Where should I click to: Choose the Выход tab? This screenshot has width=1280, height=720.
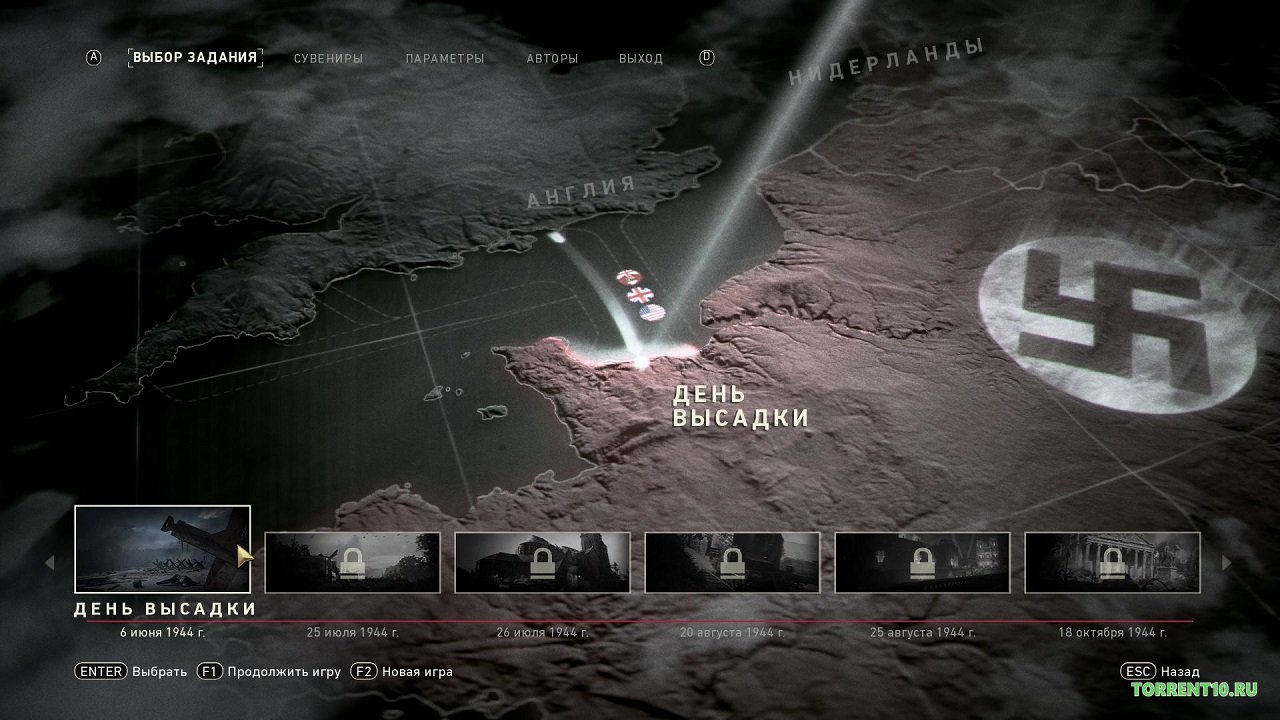coord(641,58)
